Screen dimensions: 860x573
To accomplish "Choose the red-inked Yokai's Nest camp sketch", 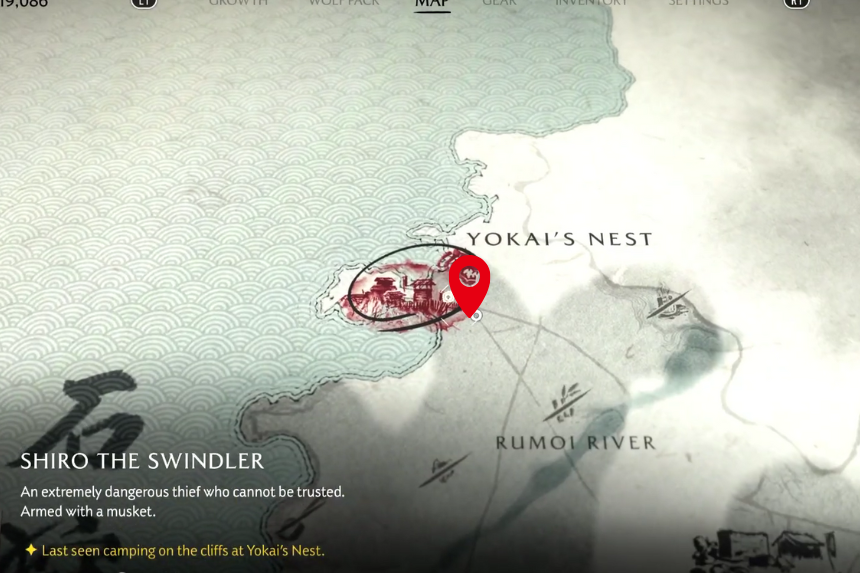I will pyautogui.click(x=396, y=294).
